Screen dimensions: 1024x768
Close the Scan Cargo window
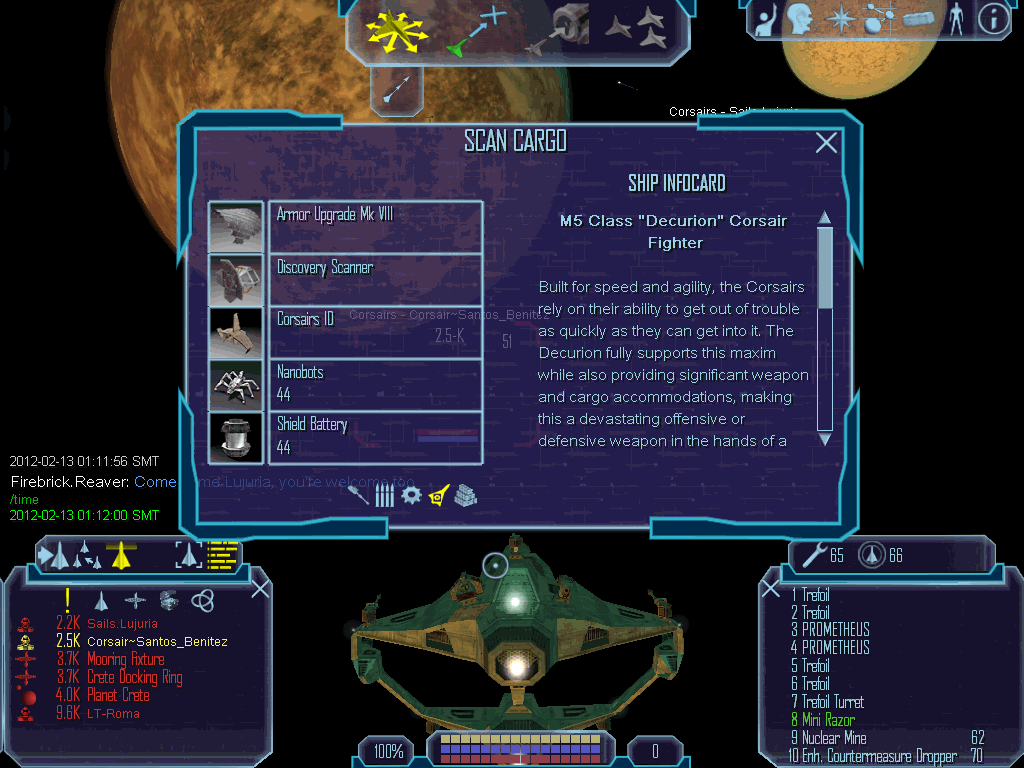point(826,143)
